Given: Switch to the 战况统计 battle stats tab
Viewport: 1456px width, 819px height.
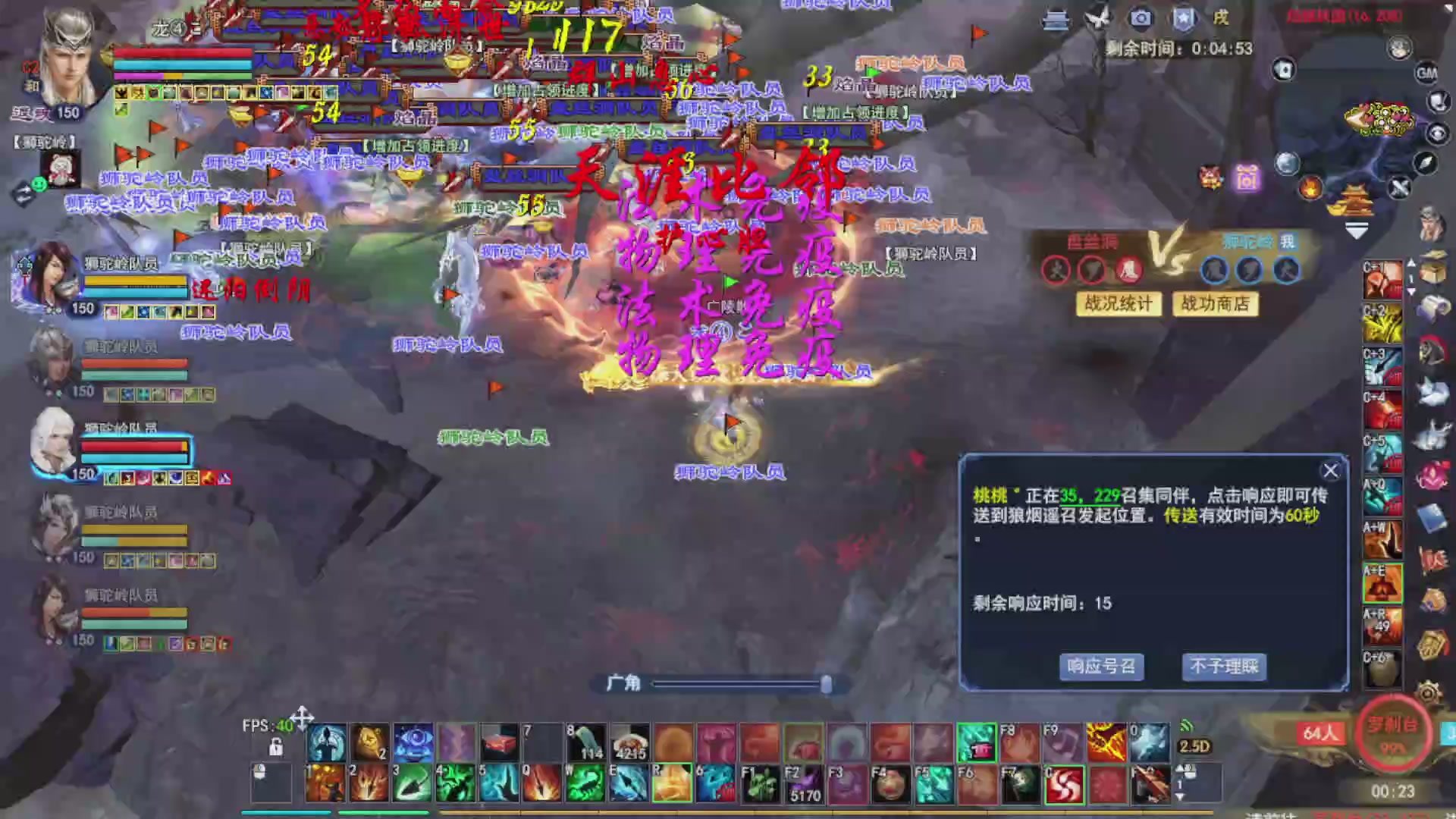Looking at the screenshot, I should pyautogui.click(x=1119, y=305).
